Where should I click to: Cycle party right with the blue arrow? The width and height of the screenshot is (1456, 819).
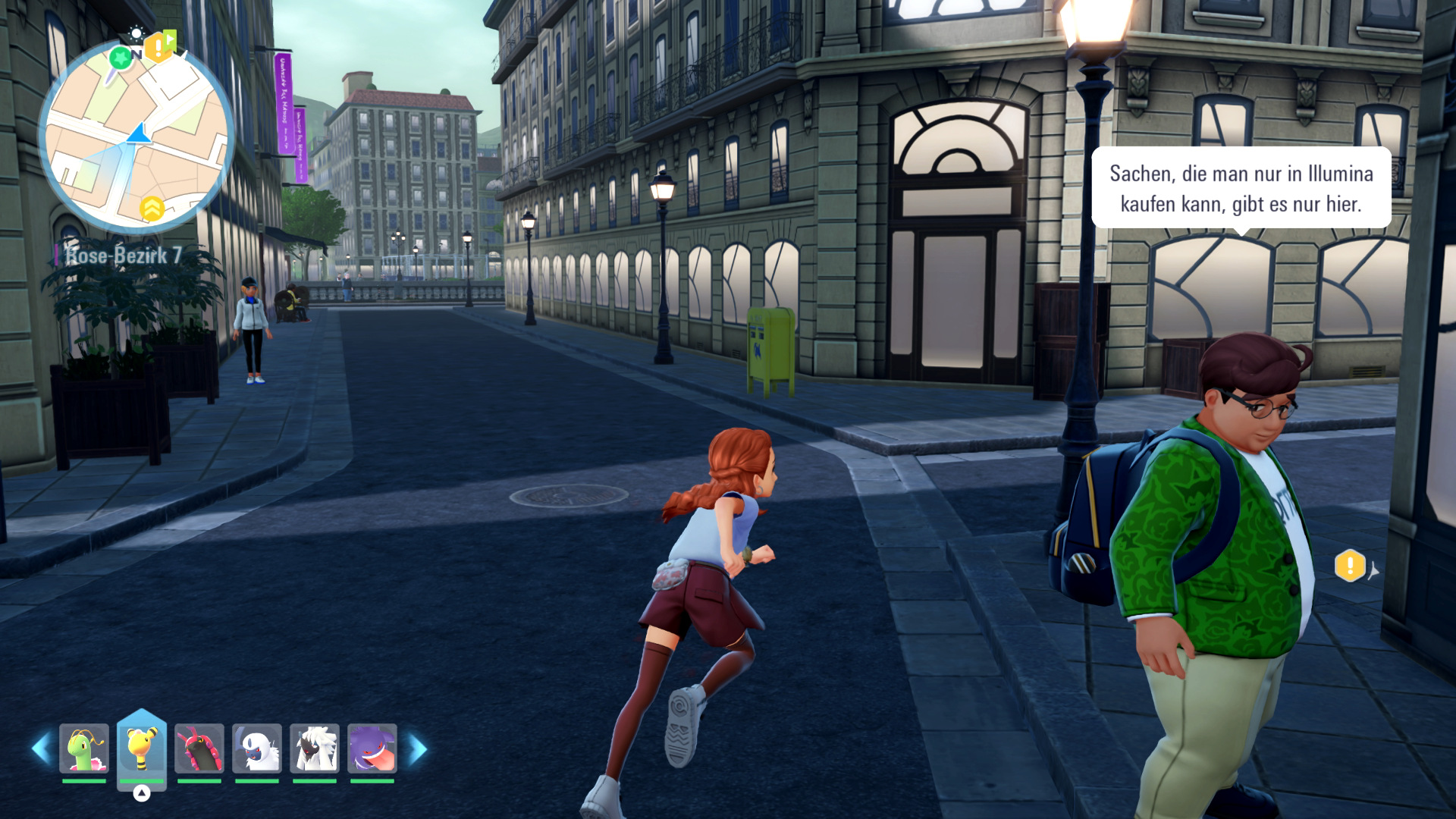click(417, 749)
